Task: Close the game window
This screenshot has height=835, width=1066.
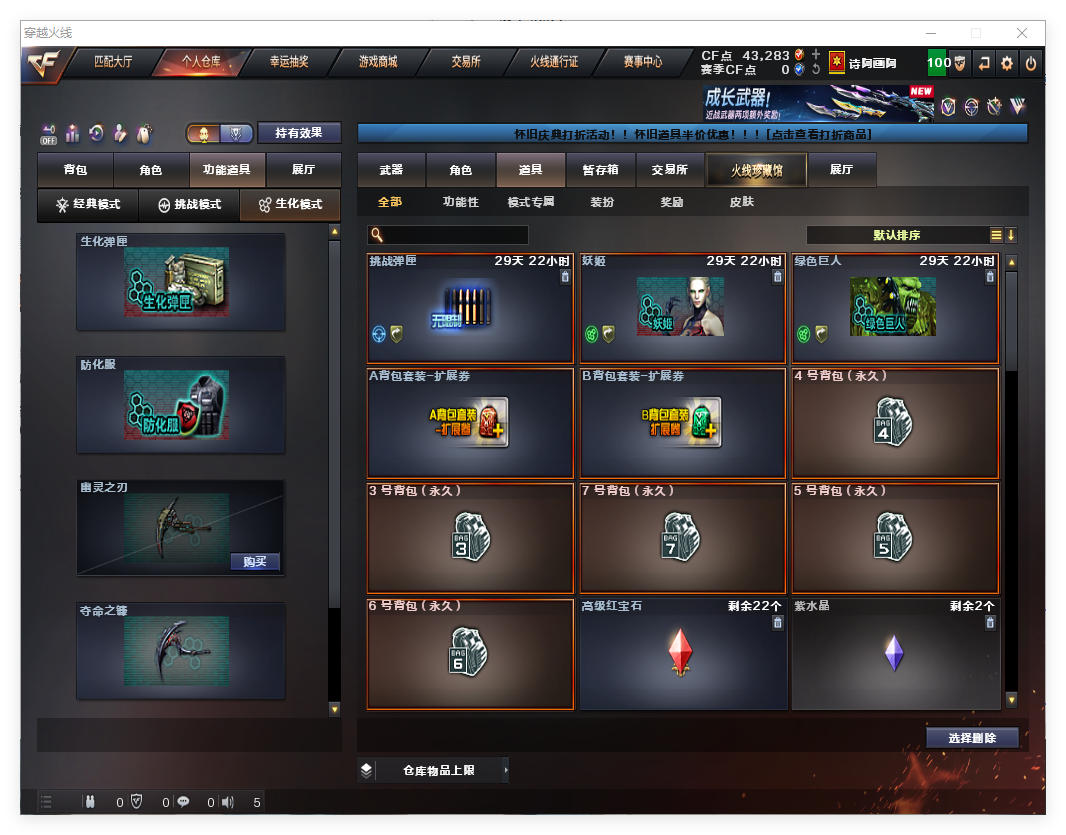Action: coord(1023,33)
